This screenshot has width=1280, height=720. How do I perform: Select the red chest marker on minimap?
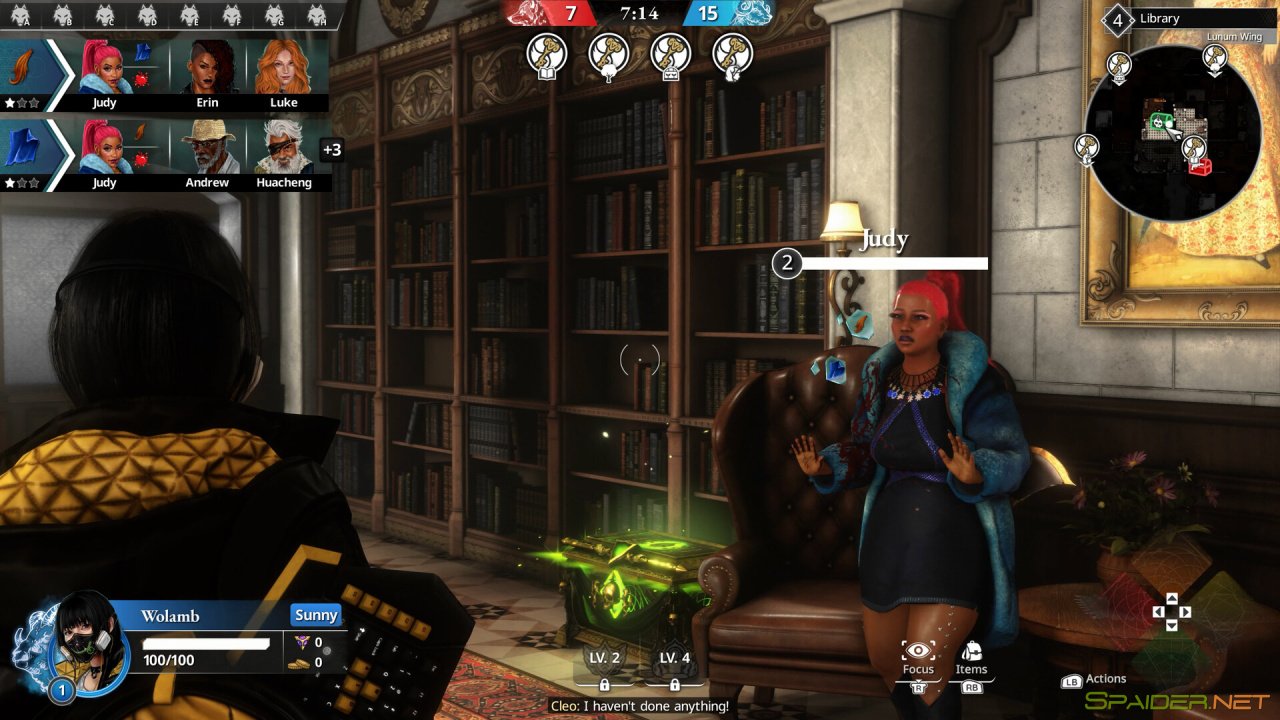click(1200, 165)
